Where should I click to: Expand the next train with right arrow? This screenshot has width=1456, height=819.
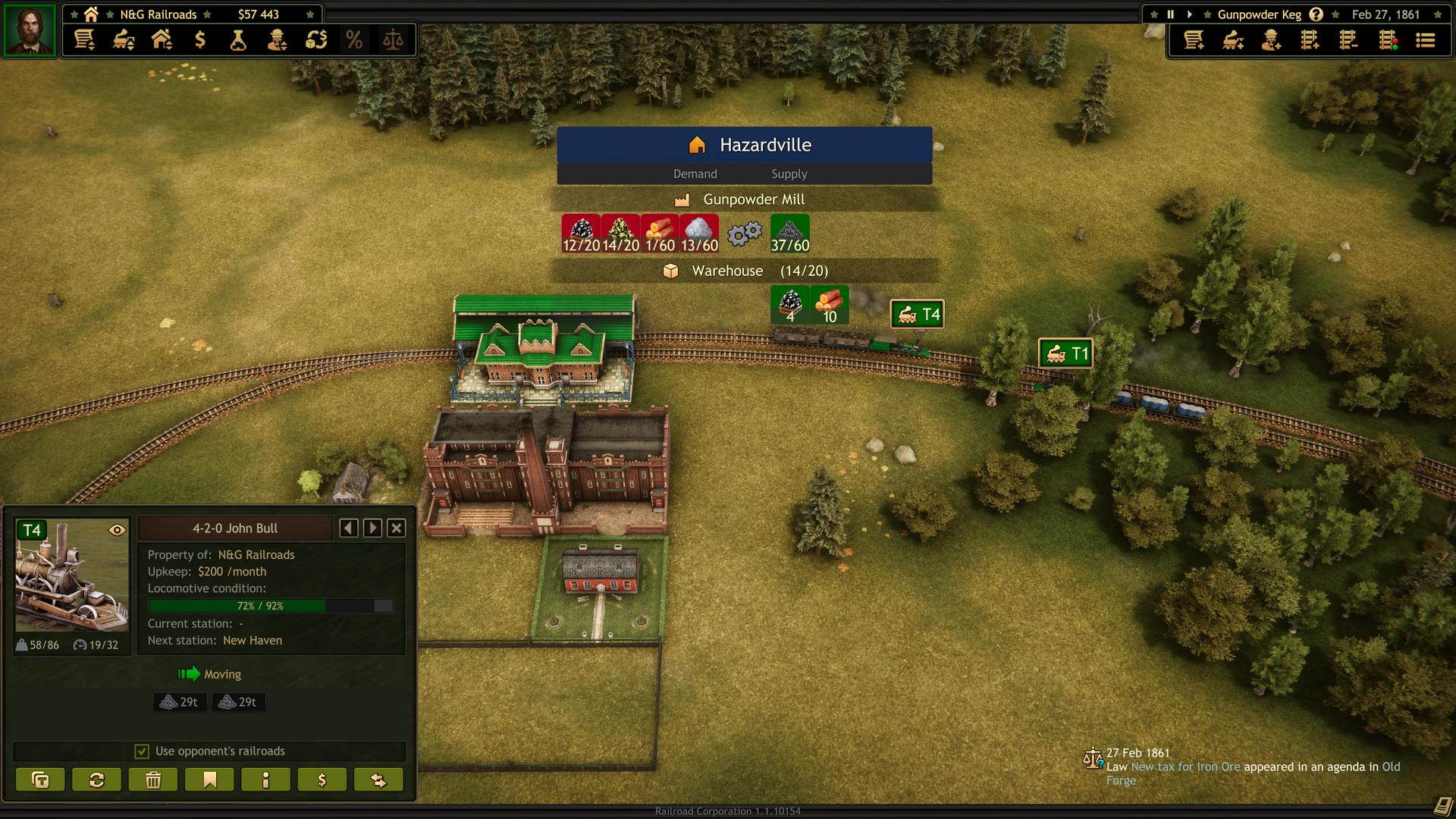pos(372,528)
